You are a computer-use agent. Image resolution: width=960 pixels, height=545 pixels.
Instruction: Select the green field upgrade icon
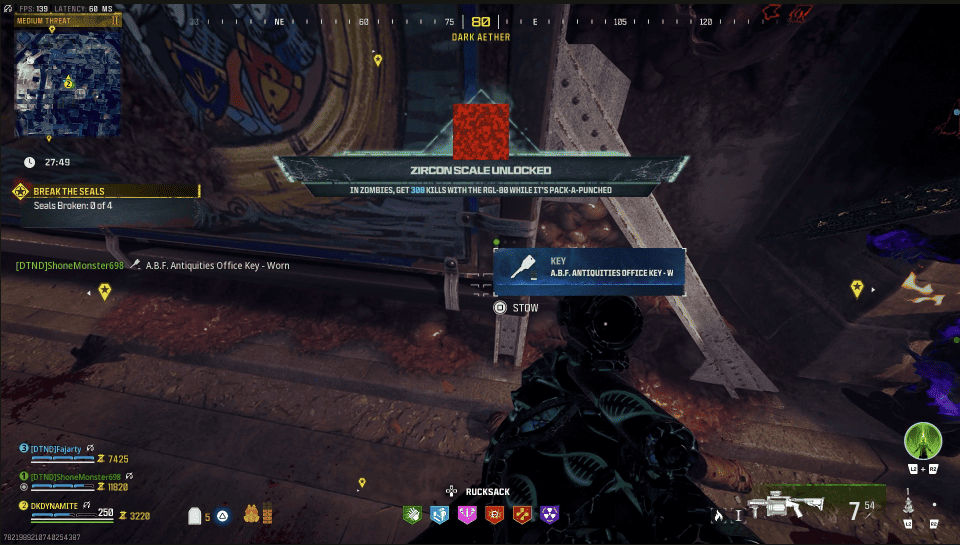[x=923, y=441]
